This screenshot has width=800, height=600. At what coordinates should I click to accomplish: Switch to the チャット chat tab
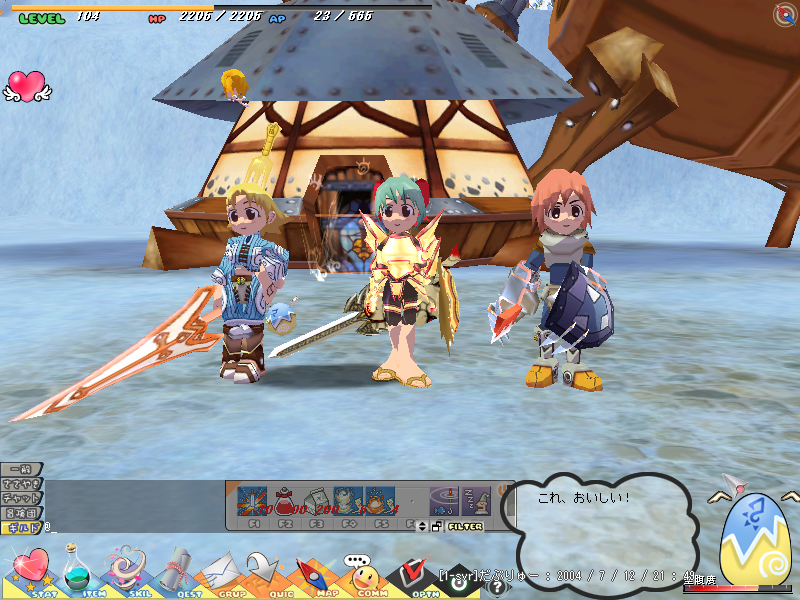21,497
